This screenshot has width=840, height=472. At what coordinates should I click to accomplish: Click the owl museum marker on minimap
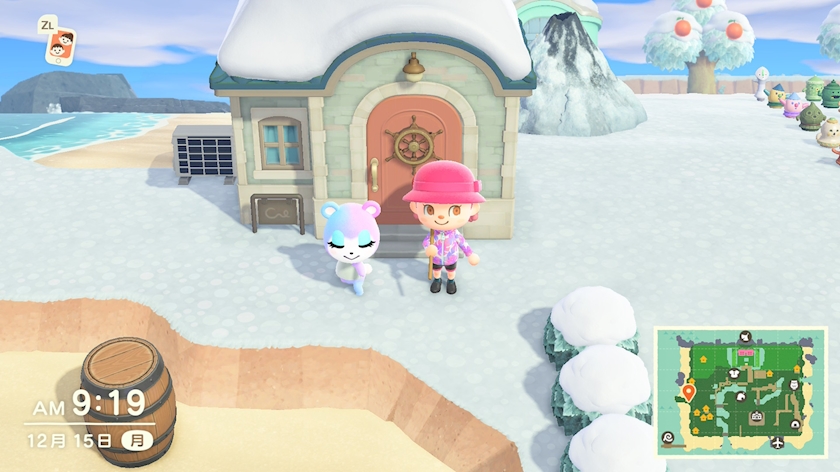coord(793,383)
